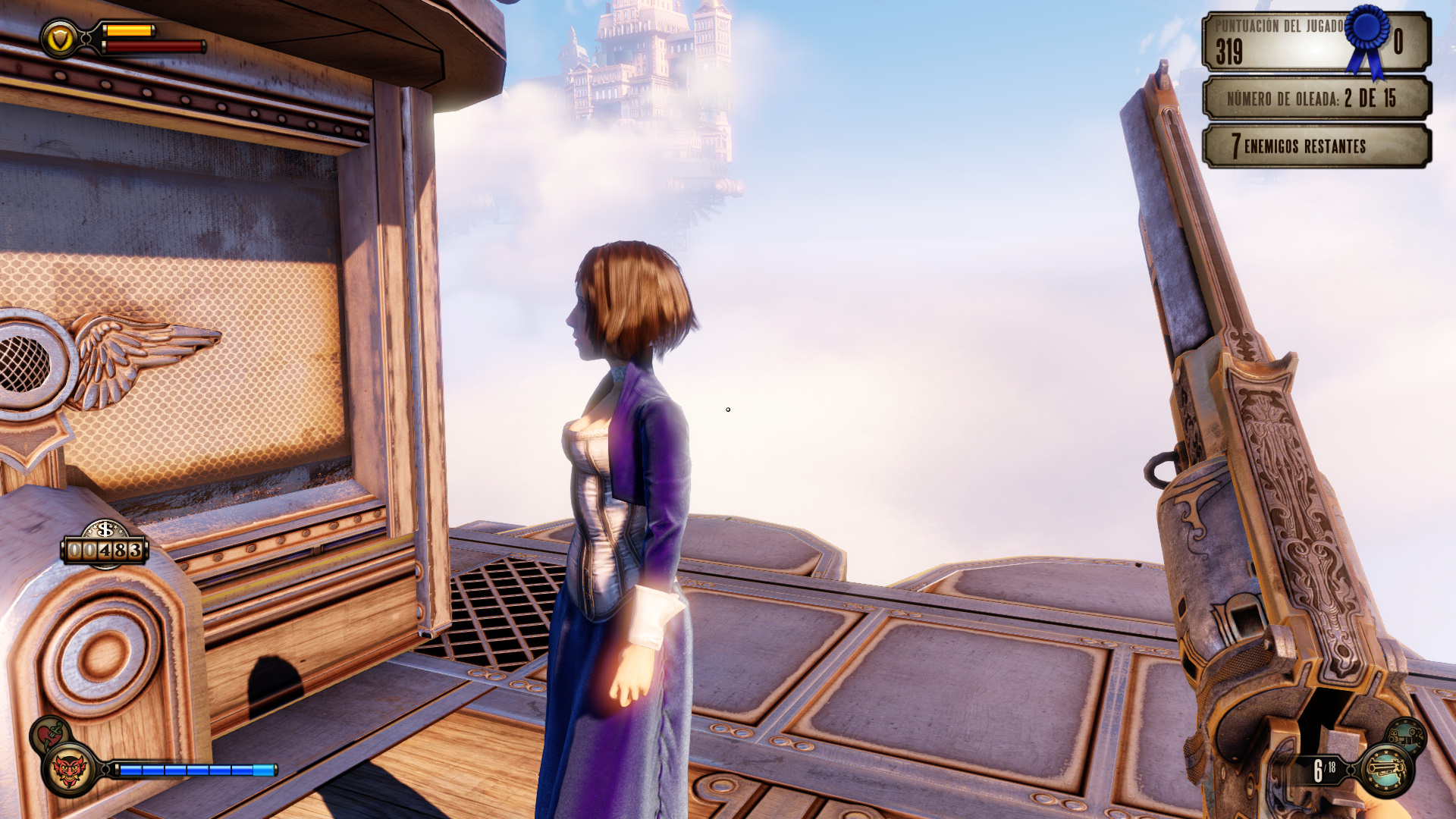Select the Enemigos Restantes objective panel
The width and height of the screenshot is (1456, 819).
(1316, 146)
